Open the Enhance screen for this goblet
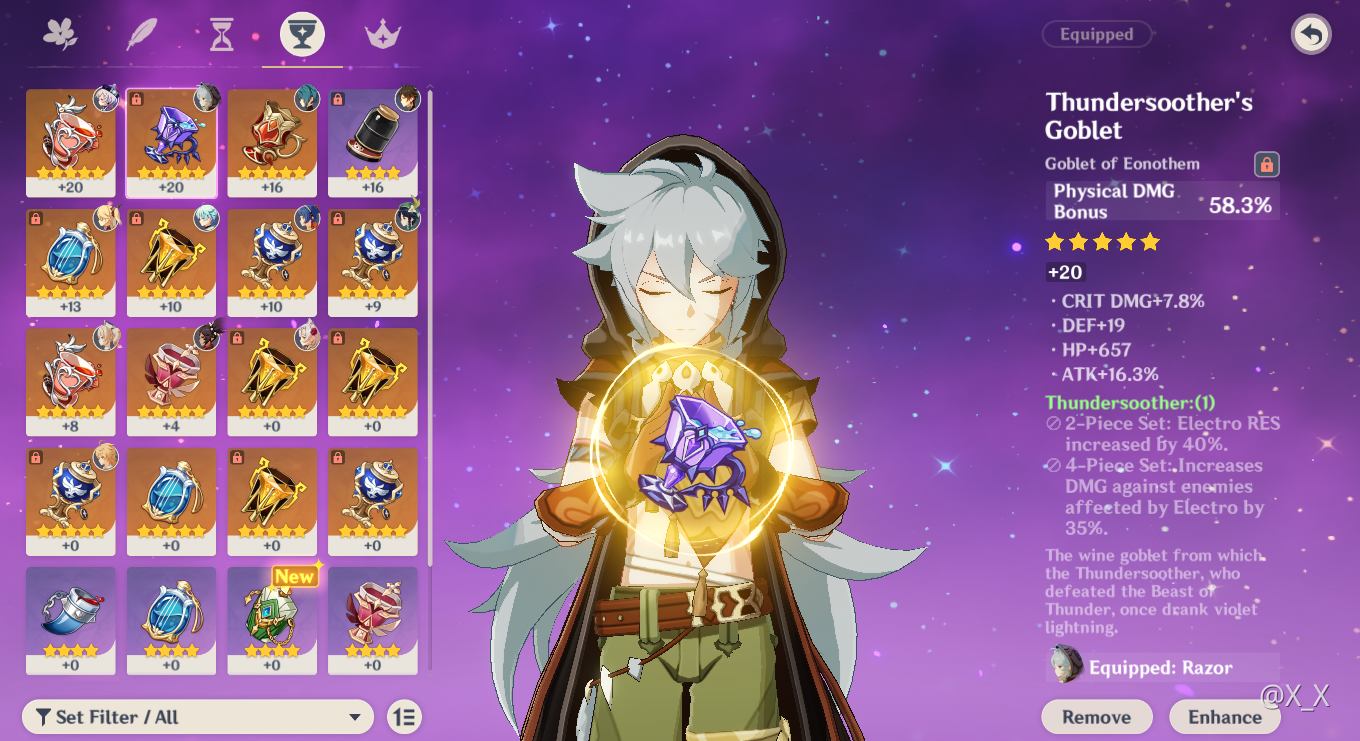1360x741 pixels. [1224, 717]
